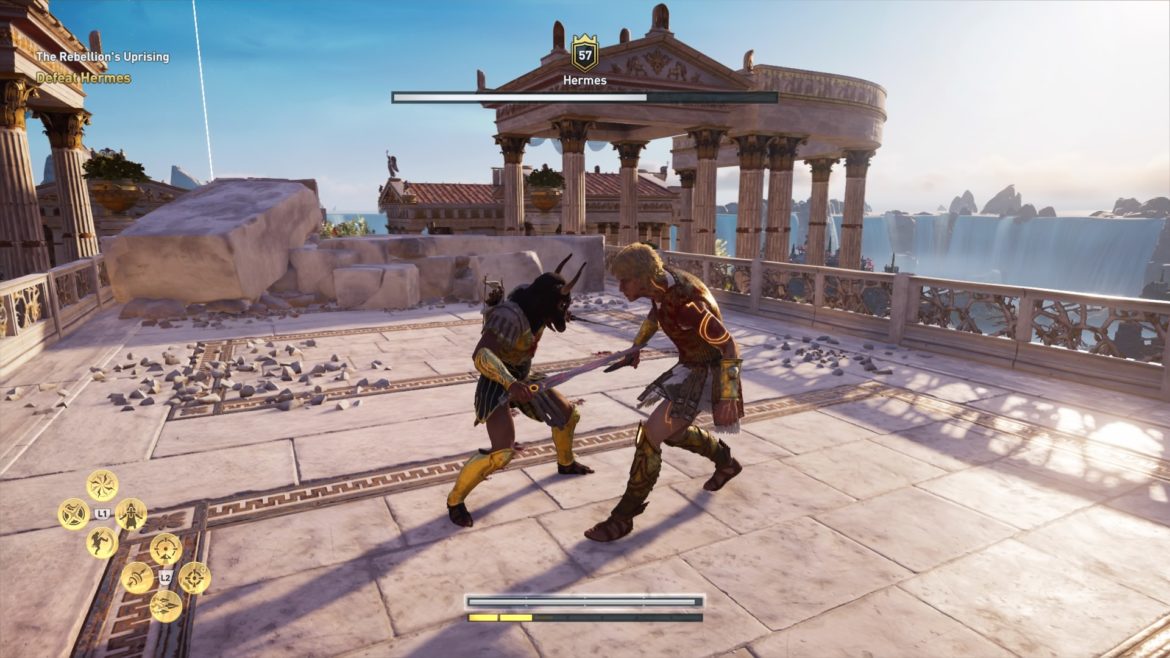The image size is (1170, 658).
Task: Open The Rebellion's Uprising quest tracker
Action: 102,57
